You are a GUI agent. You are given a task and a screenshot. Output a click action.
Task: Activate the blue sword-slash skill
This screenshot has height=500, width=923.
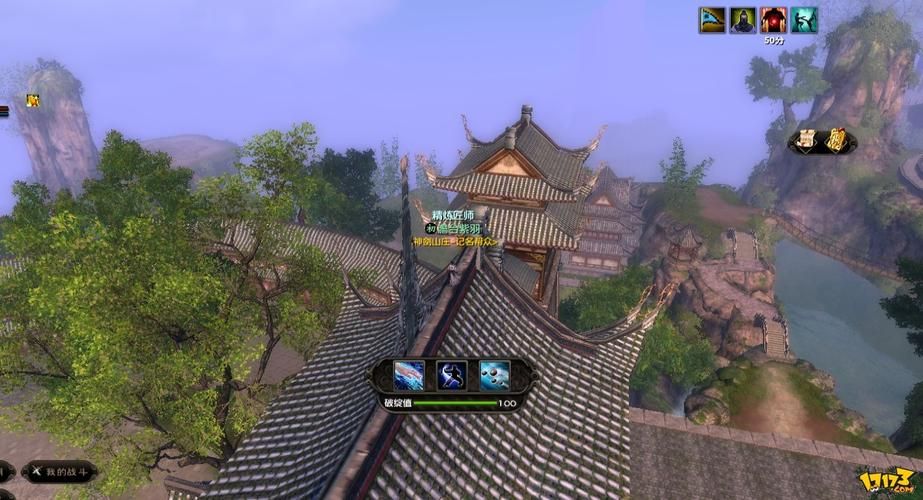408,375
